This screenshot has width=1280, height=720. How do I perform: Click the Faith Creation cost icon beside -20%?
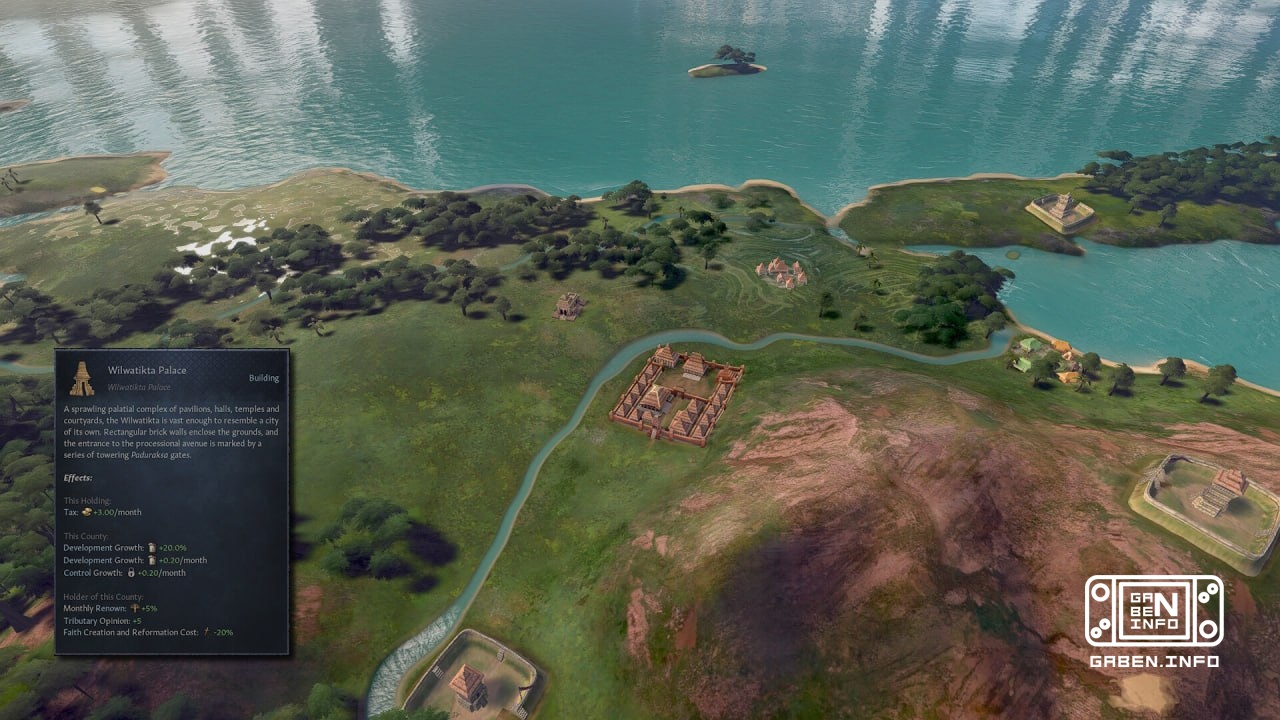pos(206,631)
